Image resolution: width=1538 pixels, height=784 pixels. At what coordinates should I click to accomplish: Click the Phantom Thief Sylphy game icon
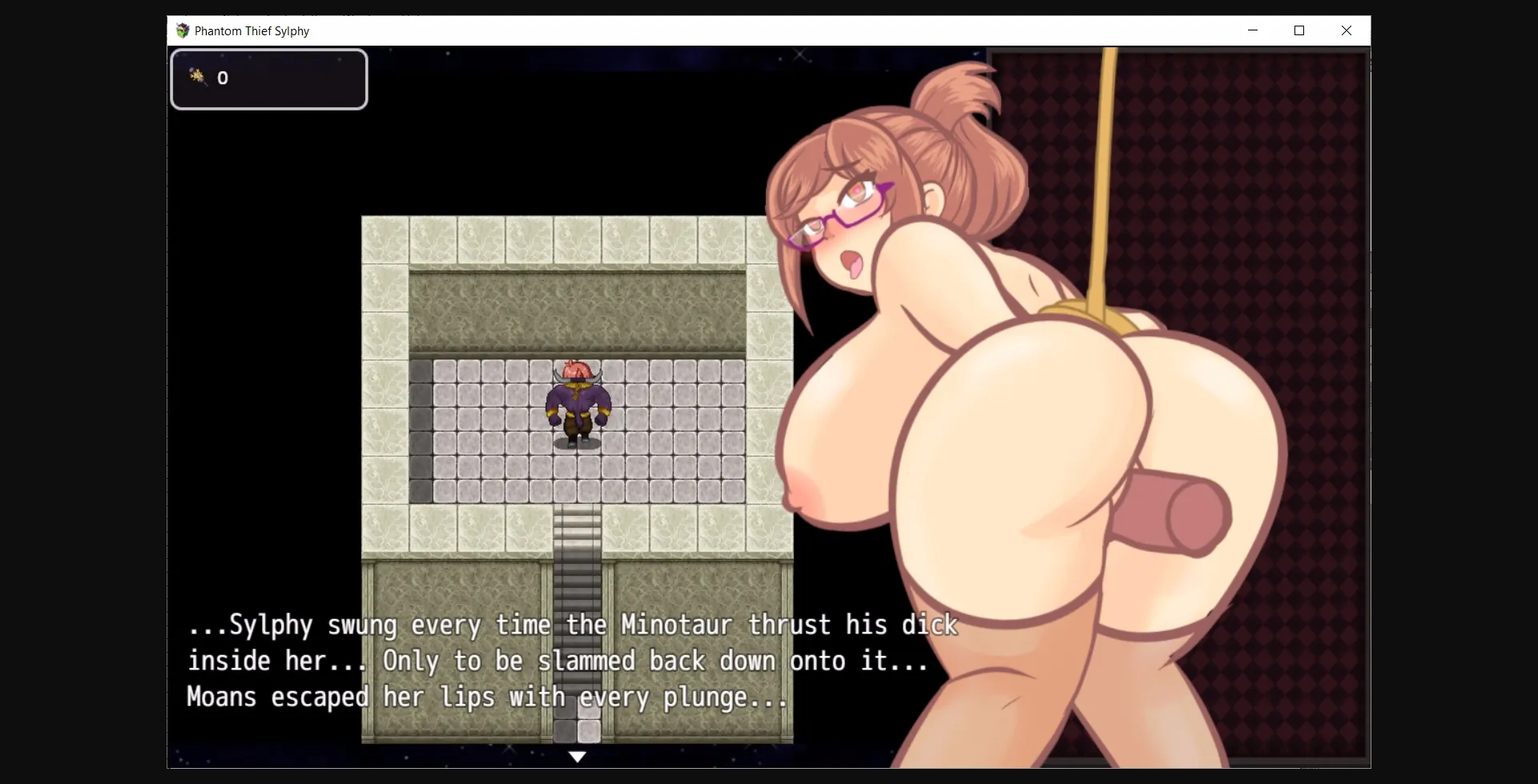point(183,30)
